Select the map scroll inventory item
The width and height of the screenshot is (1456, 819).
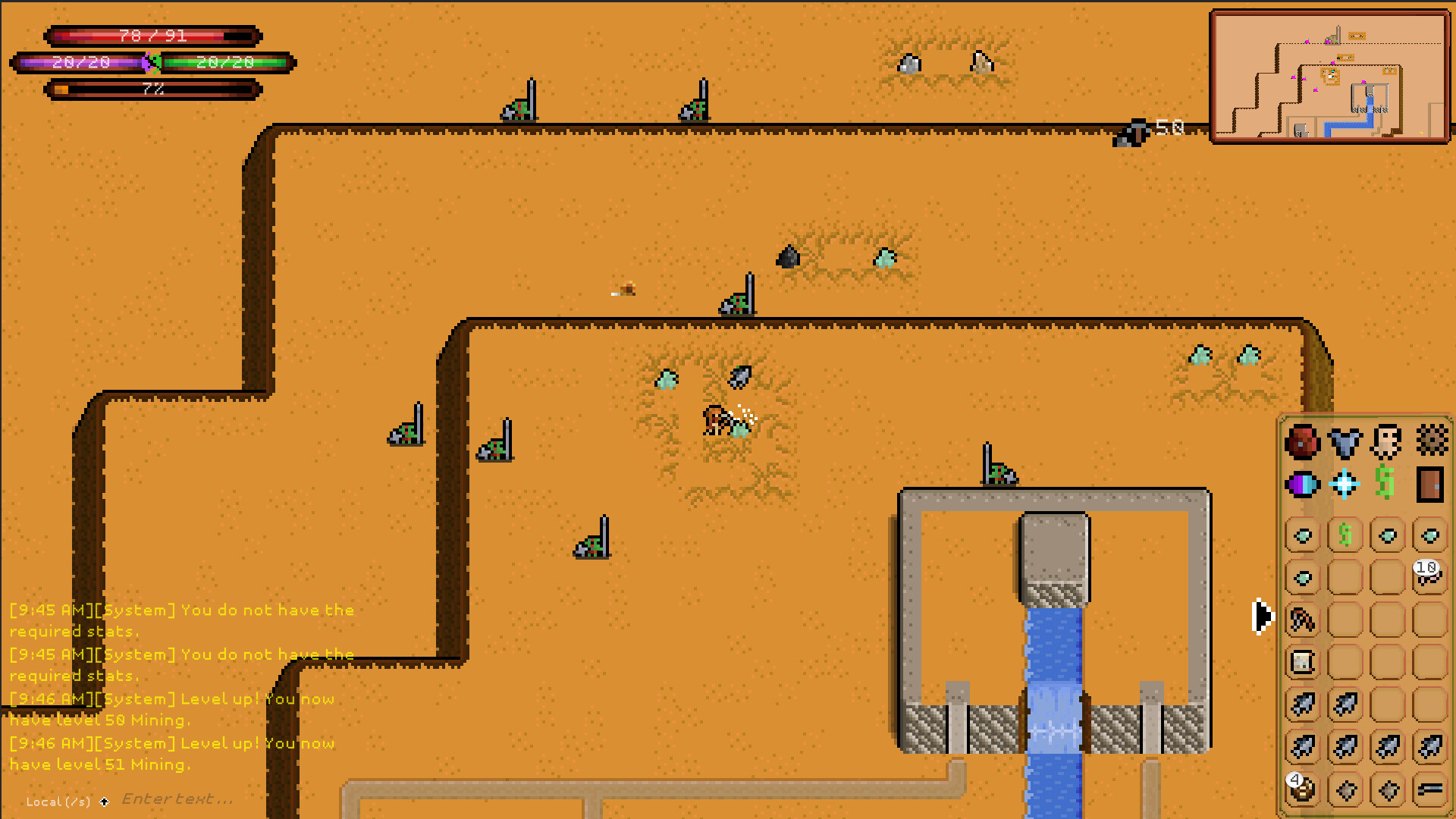1302,661
